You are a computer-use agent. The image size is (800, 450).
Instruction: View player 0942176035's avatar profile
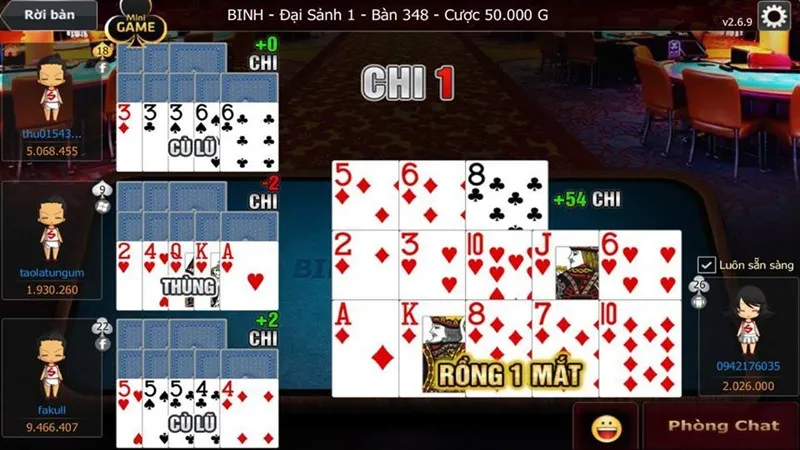(x=745, y=322)
